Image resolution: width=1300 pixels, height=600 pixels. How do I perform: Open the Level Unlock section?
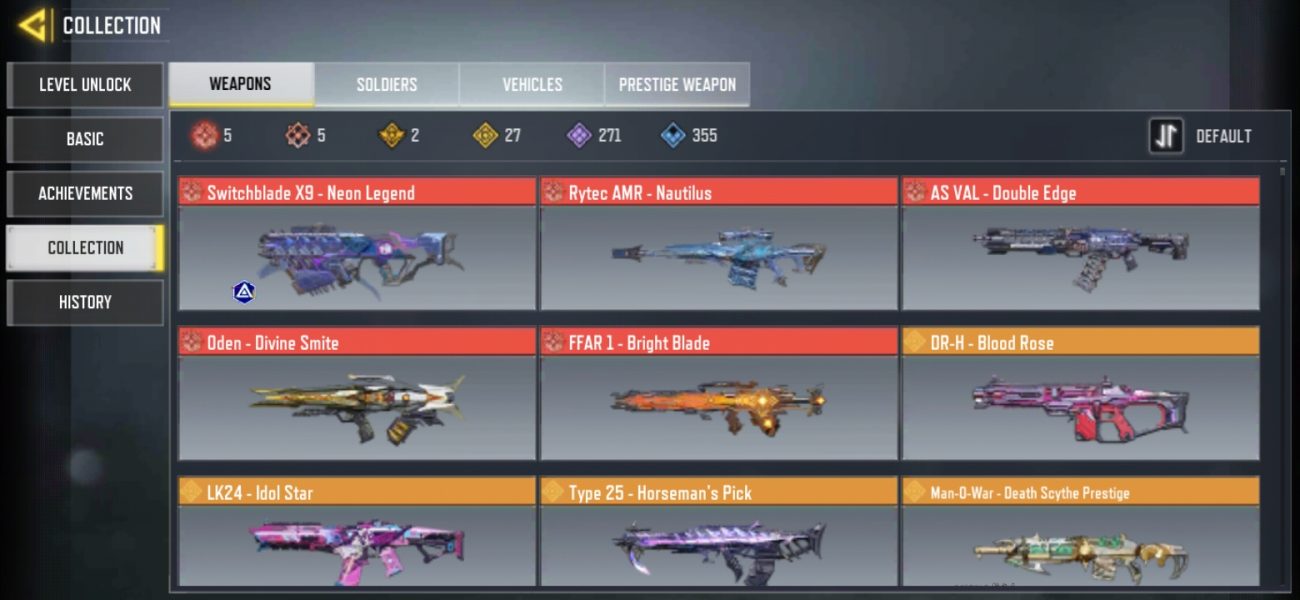tap(85, 85)
